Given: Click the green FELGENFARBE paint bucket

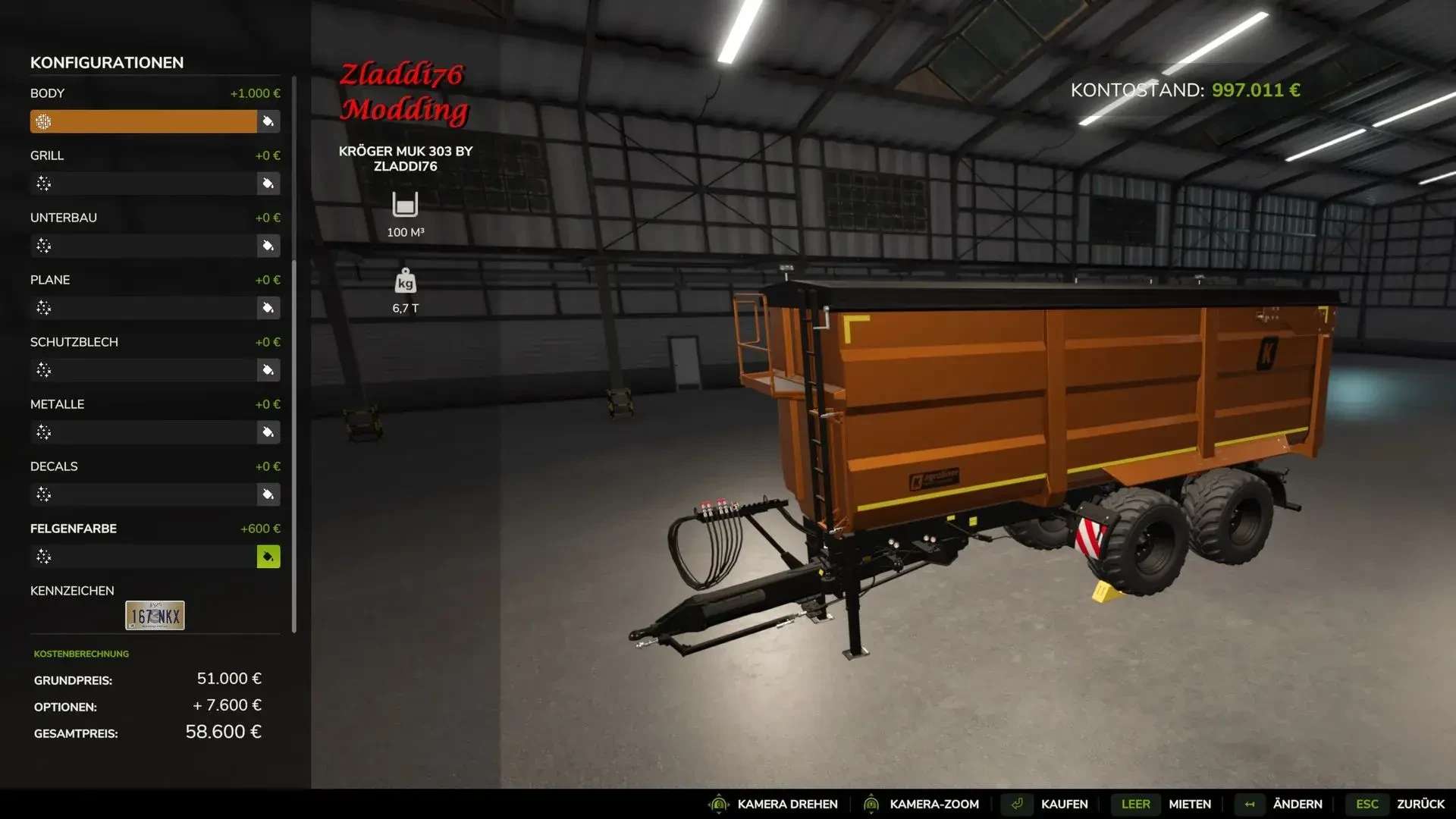Looking at the screenshot, I should pos(268,557).
